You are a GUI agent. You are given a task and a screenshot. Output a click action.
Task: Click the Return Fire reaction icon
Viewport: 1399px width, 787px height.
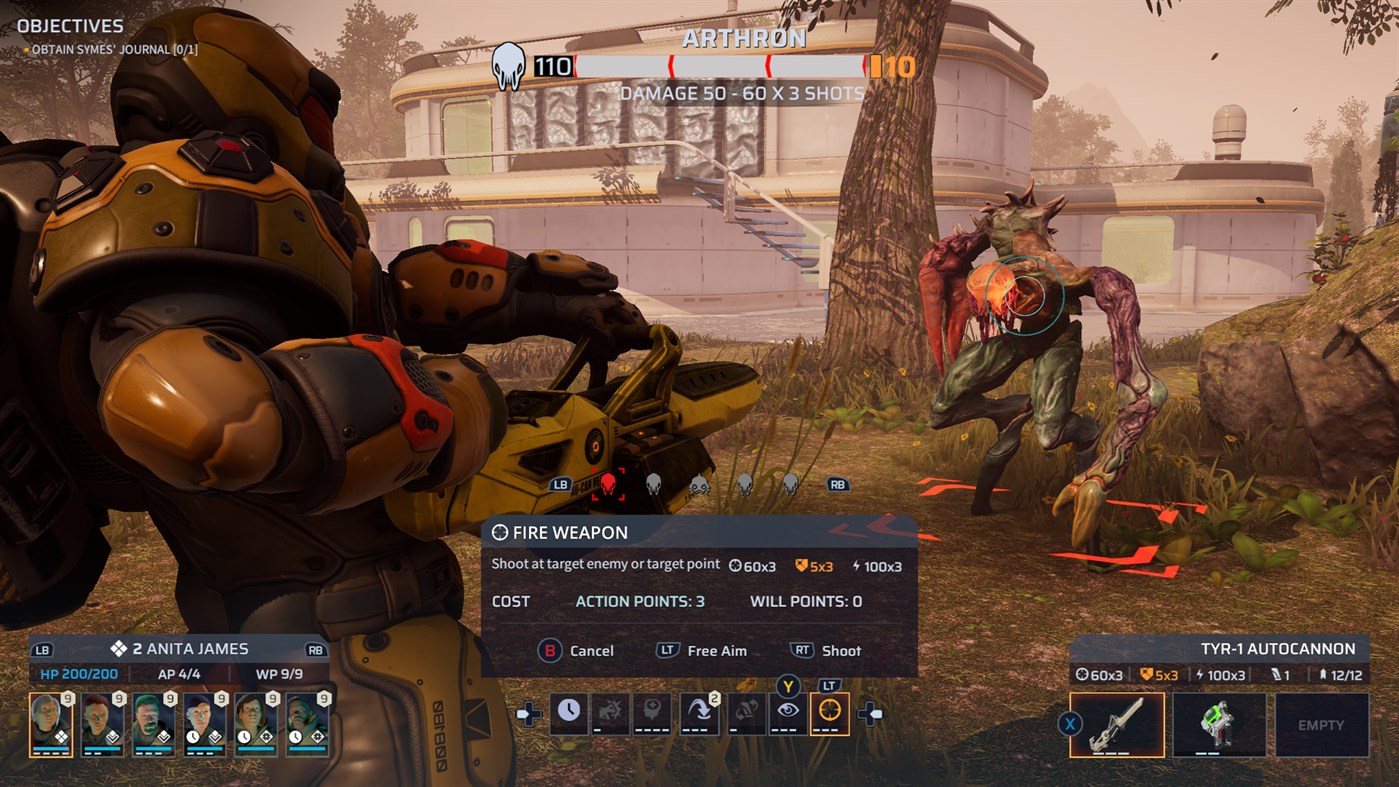pyautogui.click(x=745, y=712)
